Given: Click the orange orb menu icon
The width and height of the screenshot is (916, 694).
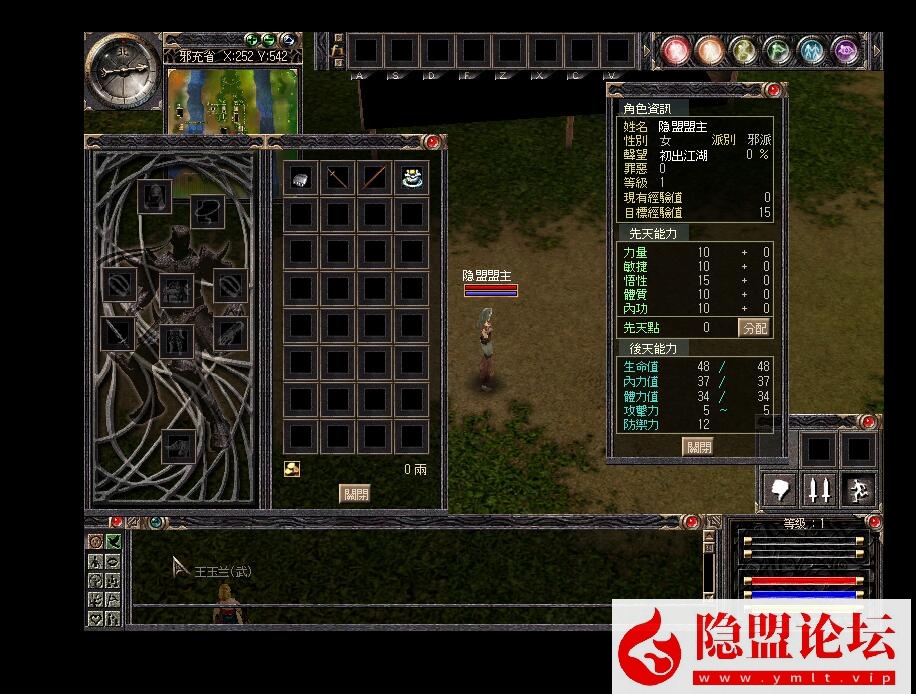Looking at the screenshot, I should (x=710, y=49).
